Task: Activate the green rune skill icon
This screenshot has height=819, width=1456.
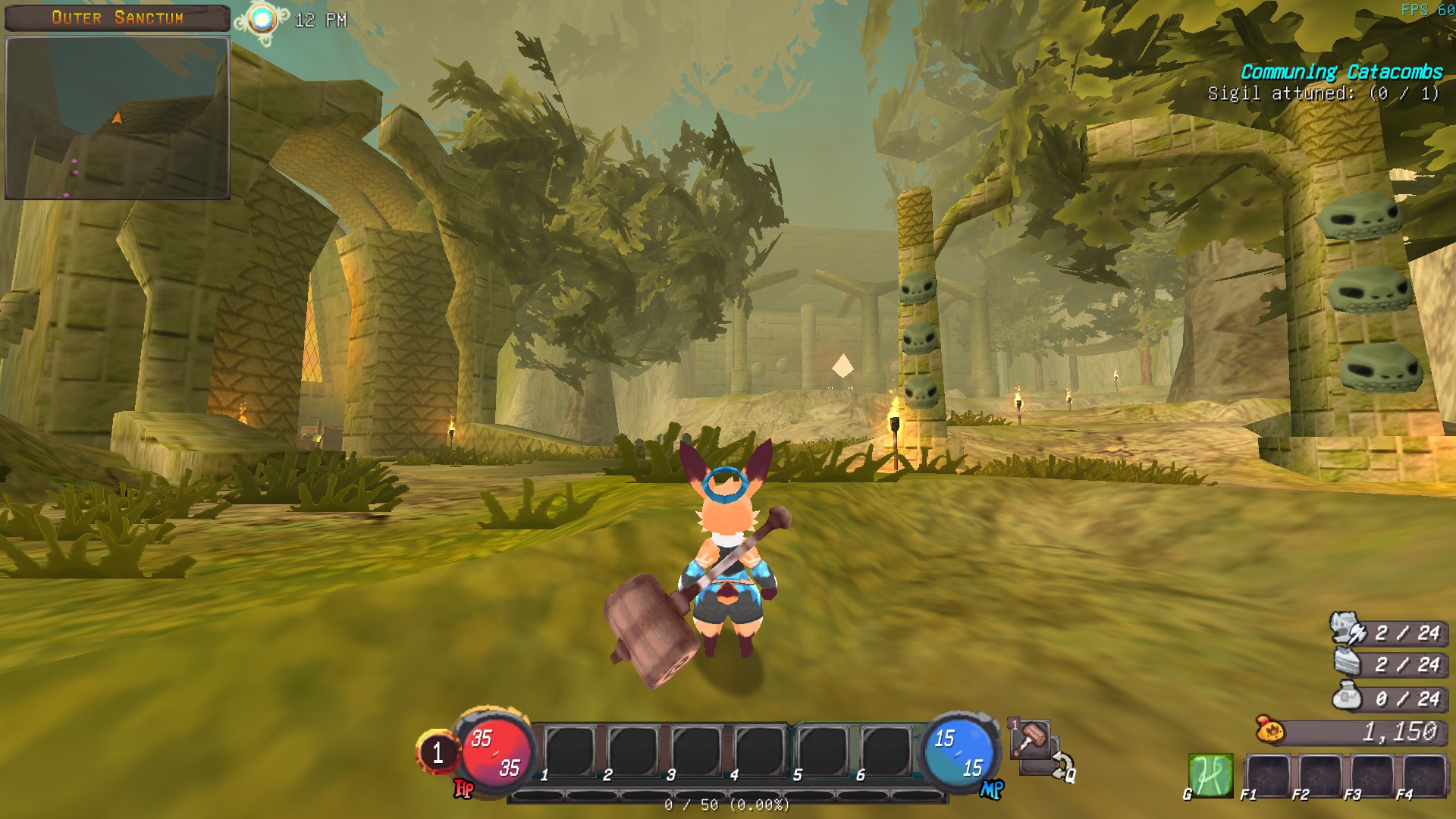Action: [1210, 775]
